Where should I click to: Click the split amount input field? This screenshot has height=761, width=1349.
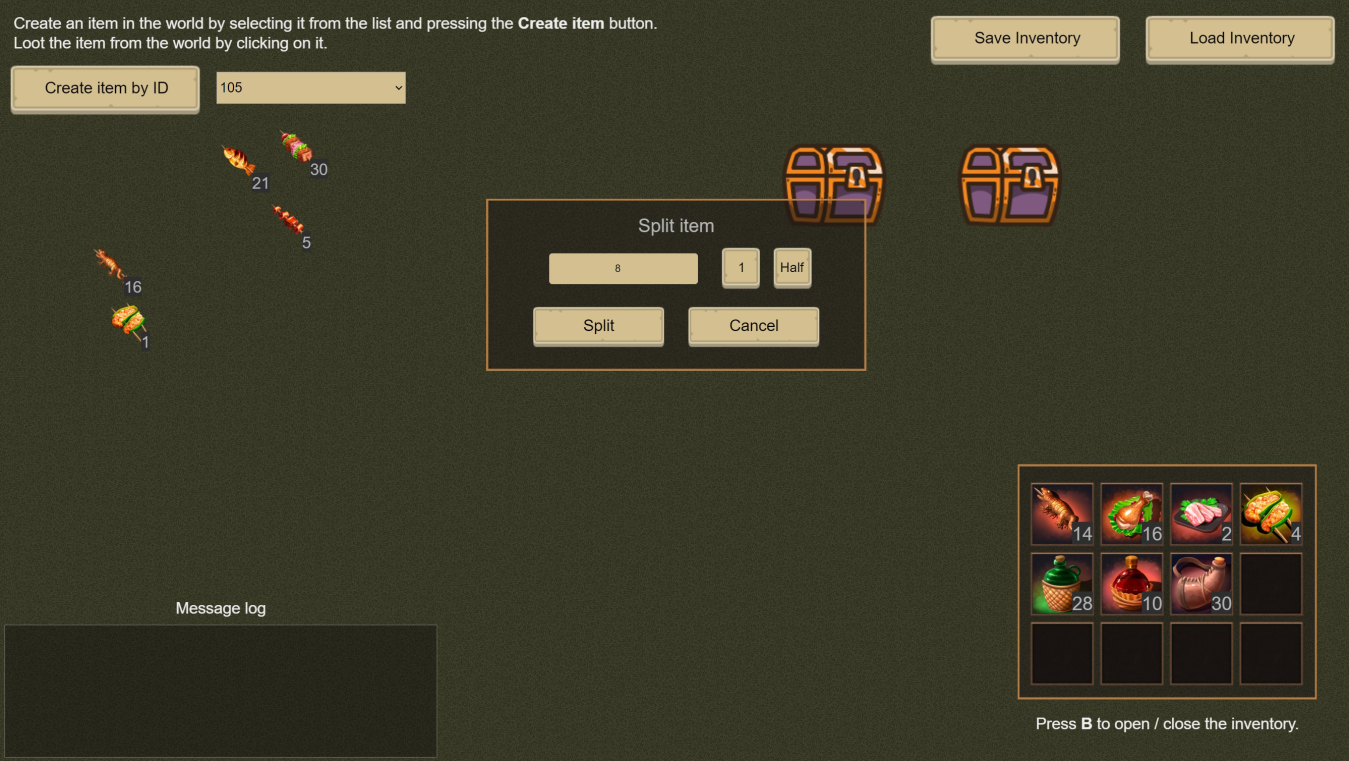point(622,268)
